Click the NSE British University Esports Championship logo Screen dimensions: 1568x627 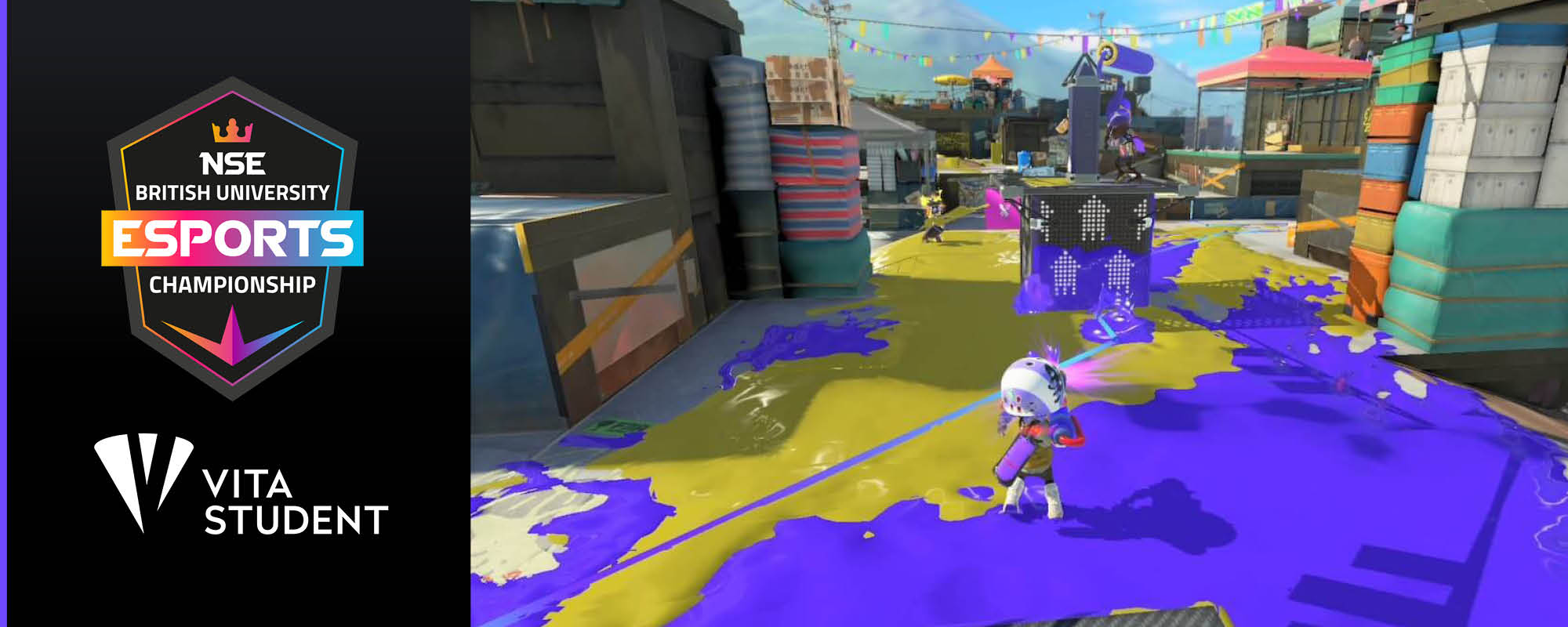(x=233, y=237)
